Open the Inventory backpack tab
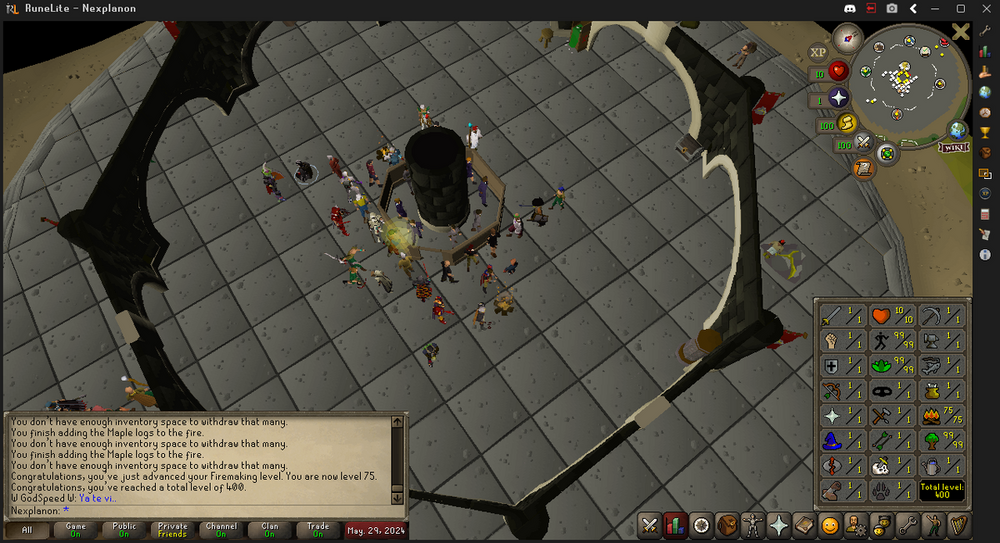 pyautogui.click(x=727, y=525)
